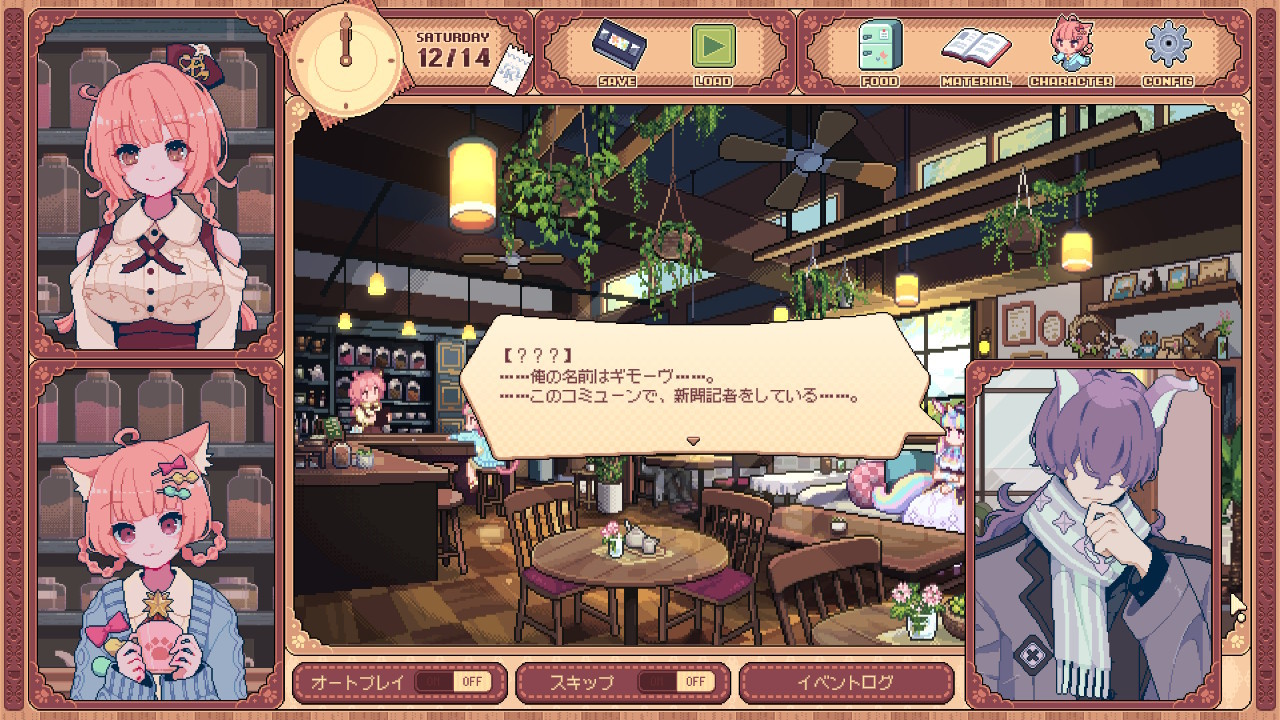Advance dialogue with the down arrow

692,440
